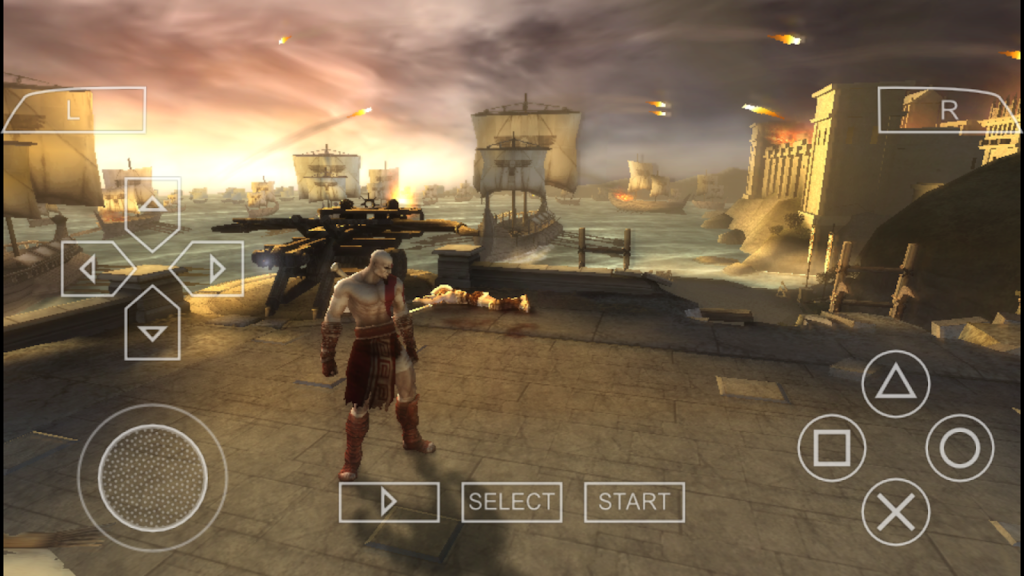Tap the Square action button
This screenshot has width=1024, height=576.
(832, 448)
